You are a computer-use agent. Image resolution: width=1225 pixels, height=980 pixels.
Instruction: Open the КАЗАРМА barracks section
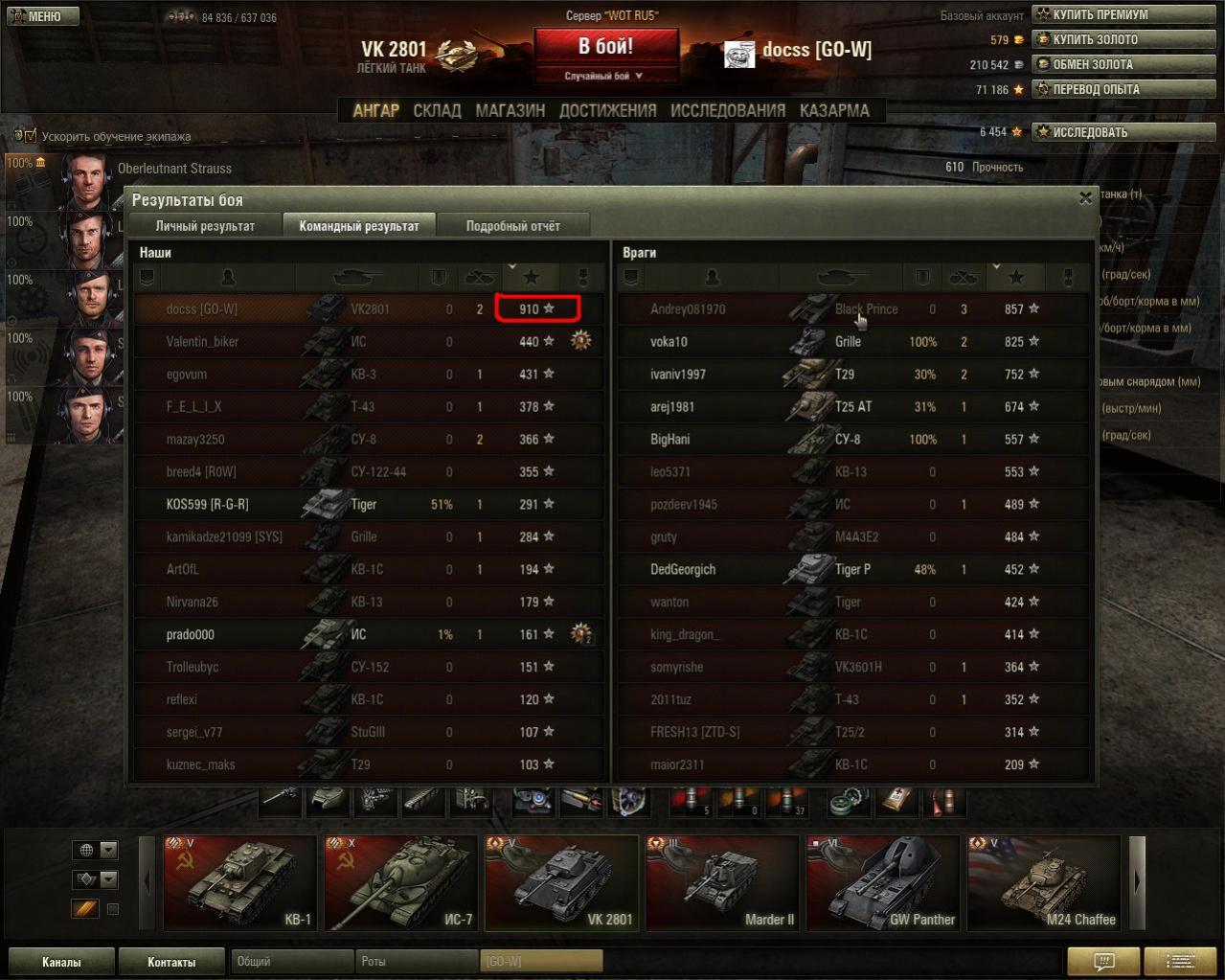[x=834, y=110]
